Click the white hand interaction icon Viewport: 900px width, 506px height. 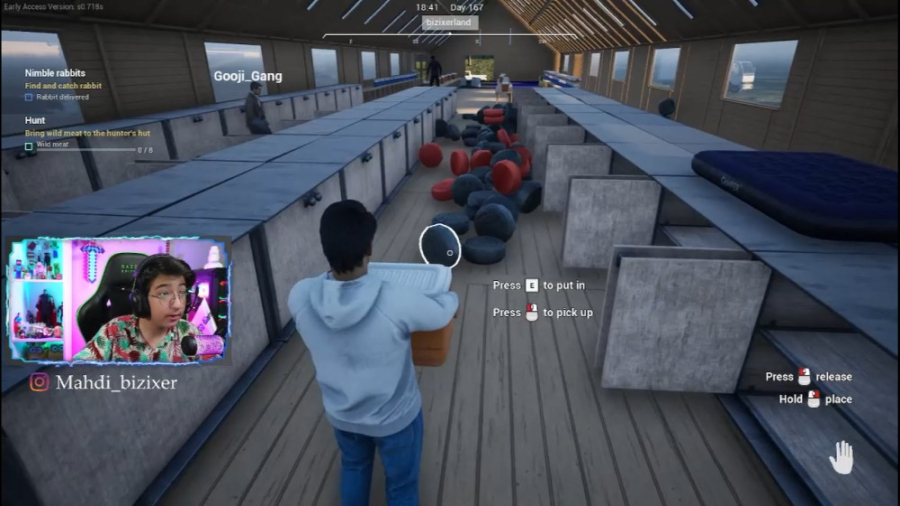[842, 457]
